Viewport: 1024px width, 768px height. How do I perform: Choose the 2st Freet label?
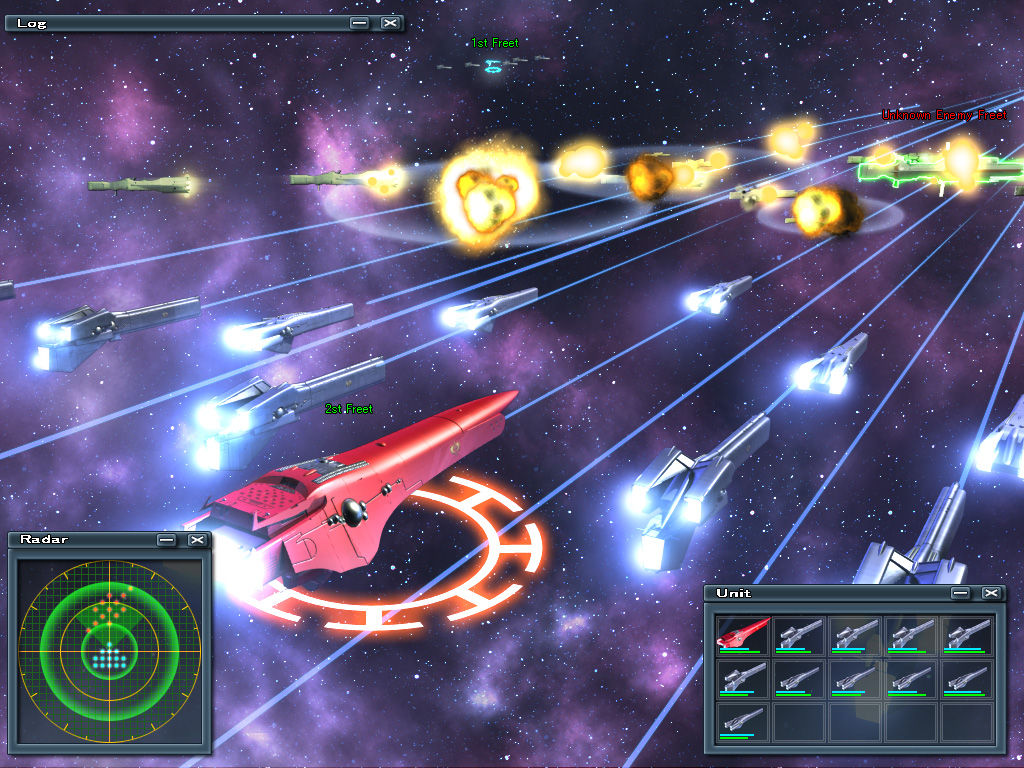point(349,409)
